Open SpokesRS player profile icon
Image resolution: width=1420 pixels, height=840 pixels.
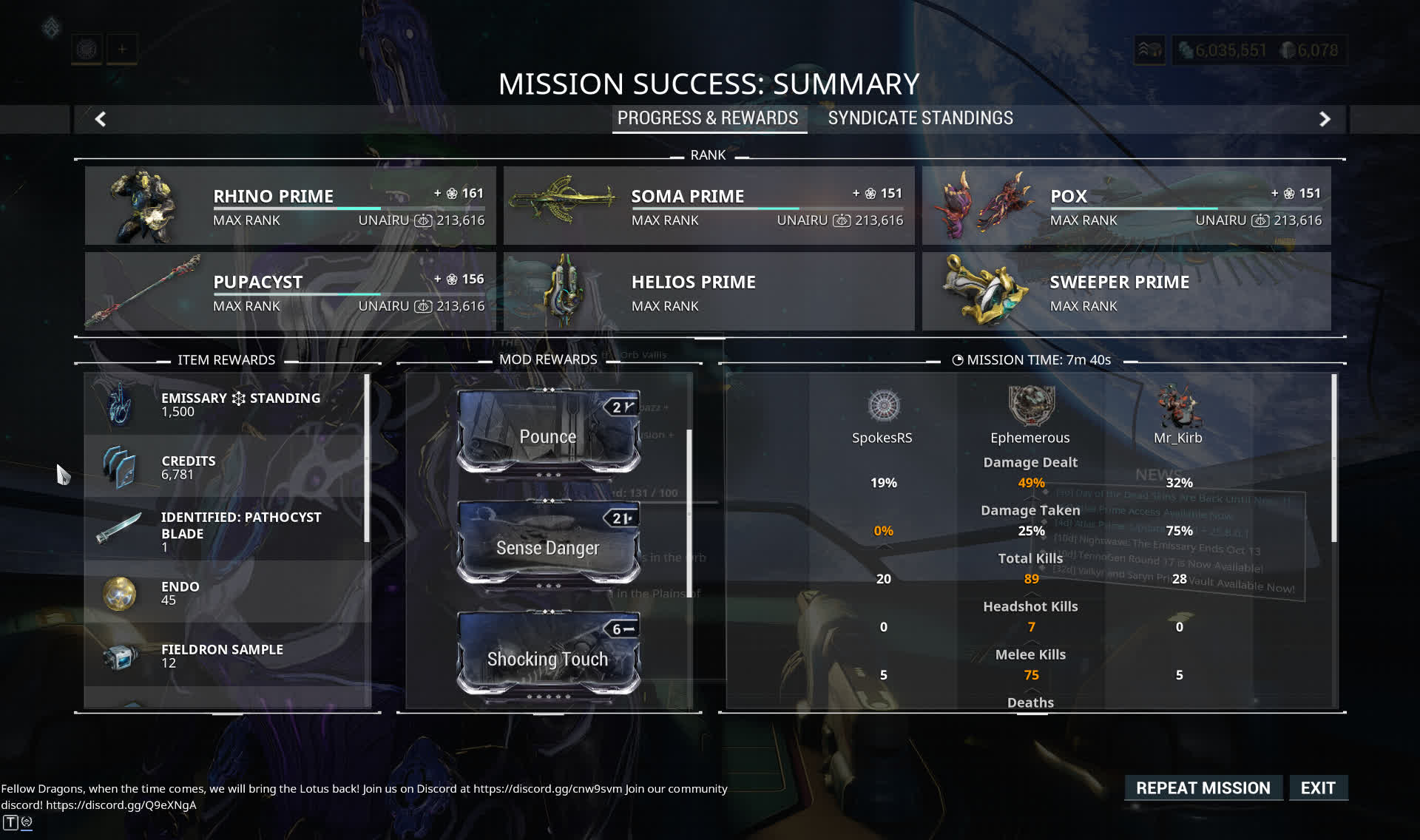[883, 406]
